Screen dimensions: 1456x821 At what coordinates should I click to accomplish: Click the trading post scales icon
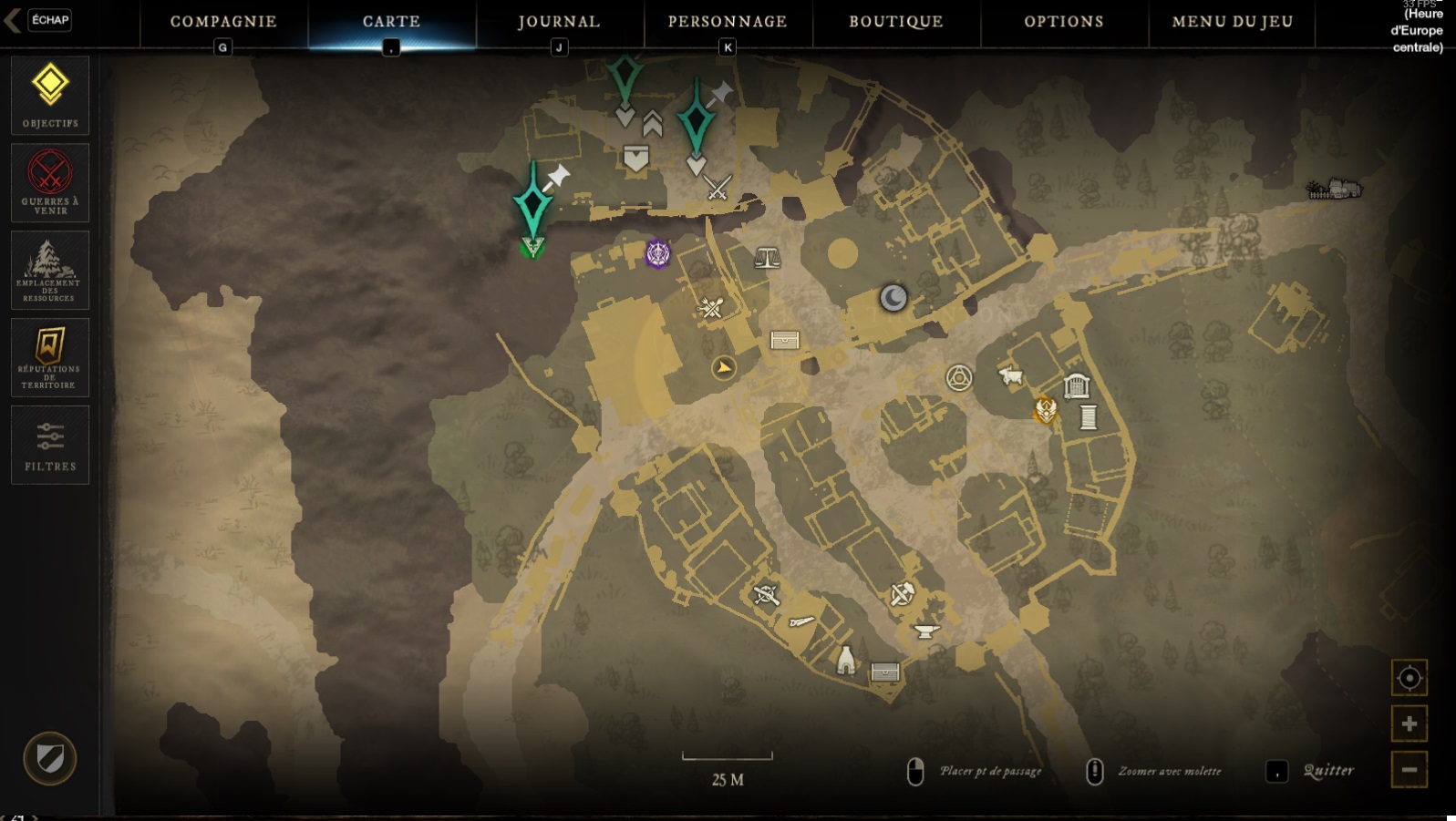tap(769, 257)
